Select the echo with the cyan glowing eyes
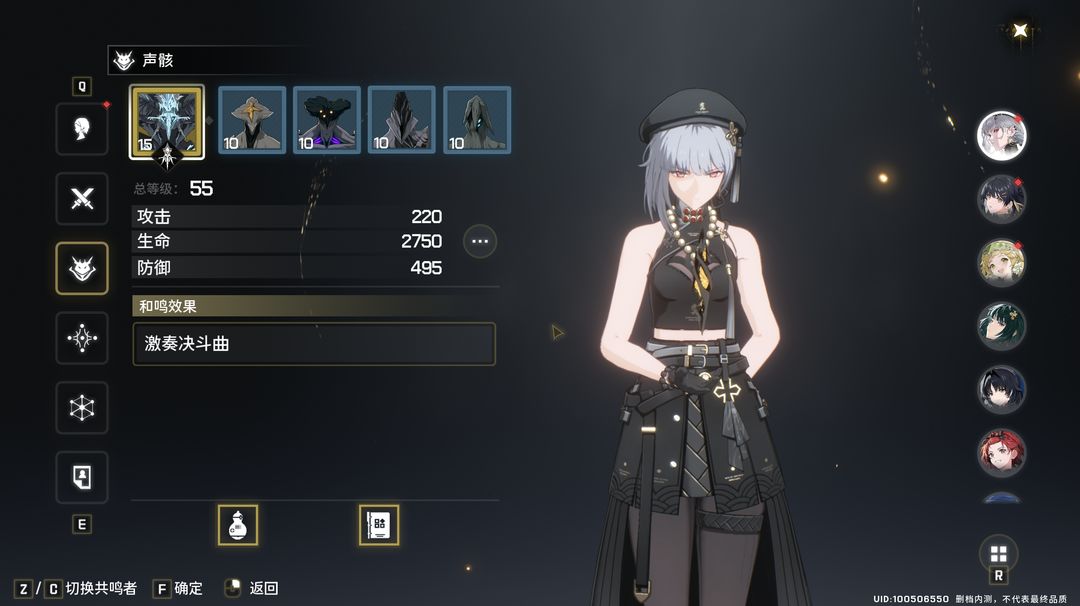The image size is (1080, 606). 477,120
